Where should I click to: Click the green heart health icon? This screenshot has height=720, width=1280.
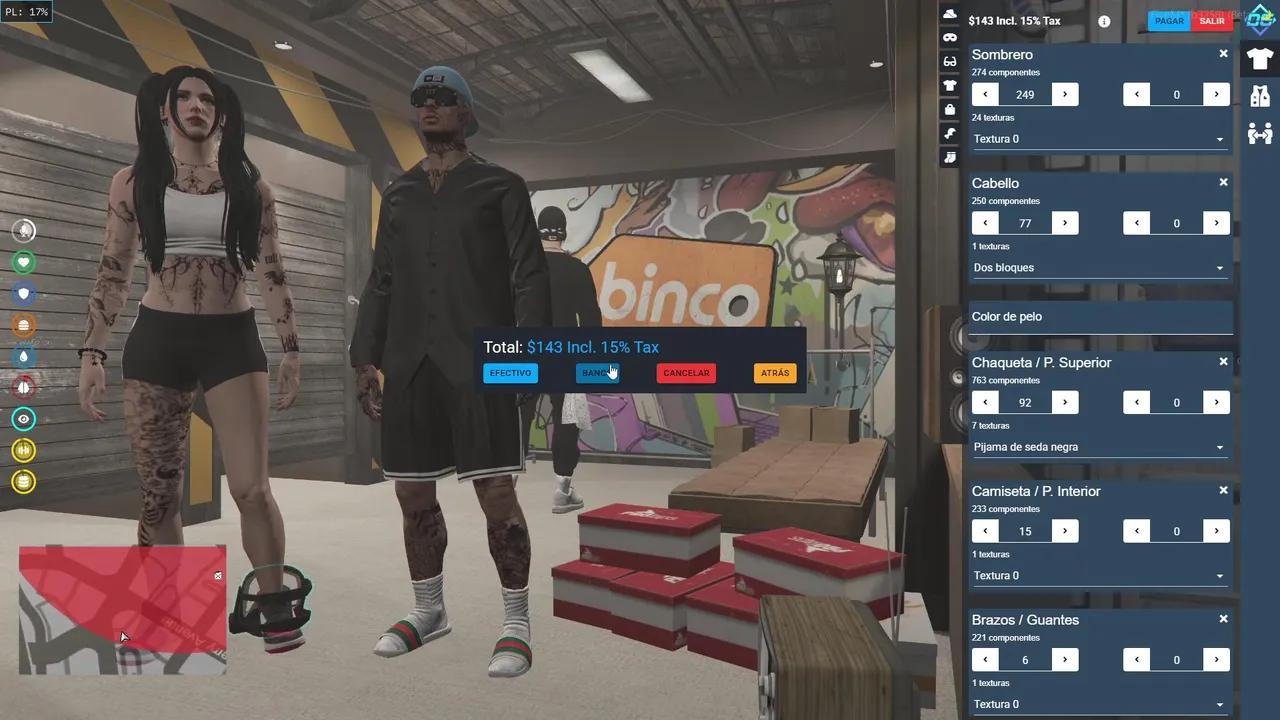point(23,261)
